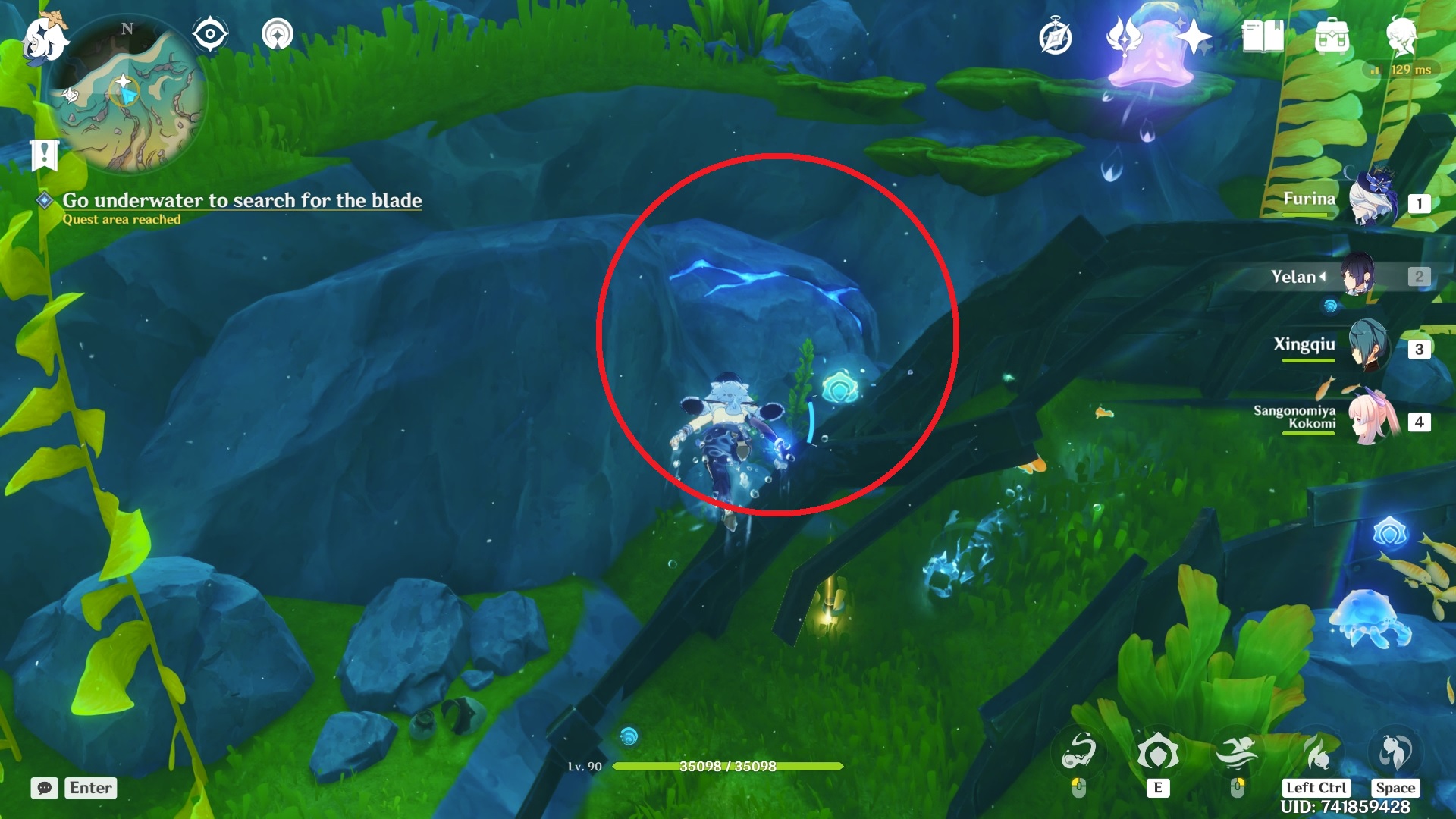Open the chat box speech bubble
Viewport: 1456px width, 819px height.
tap(45, 788)
